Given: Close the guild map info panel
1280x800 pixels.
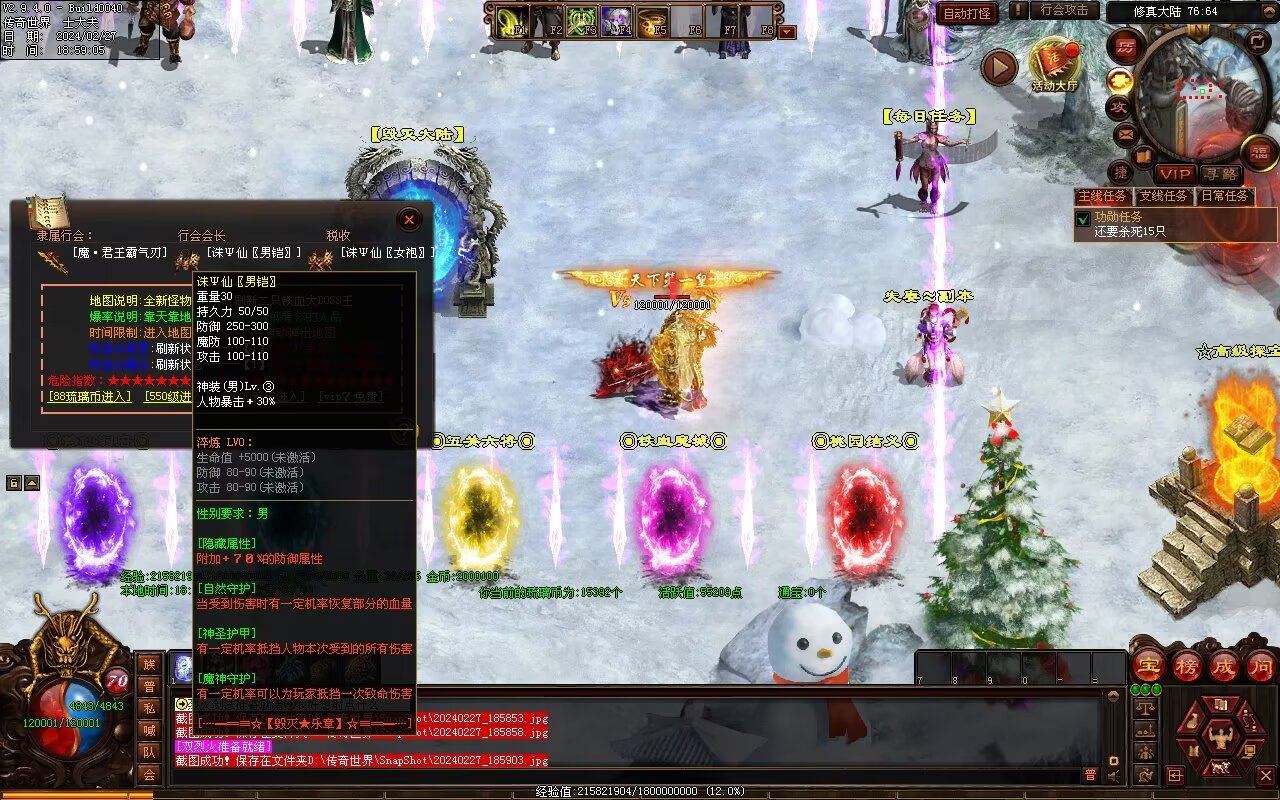Looking at the screenshot, I should point(409,219).
